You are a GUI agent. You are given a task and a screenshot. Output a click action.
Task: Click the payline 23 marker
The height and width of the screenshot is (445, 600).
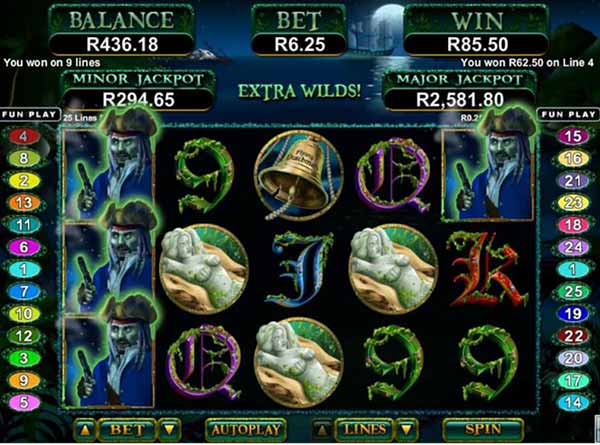tap(574, 202)
